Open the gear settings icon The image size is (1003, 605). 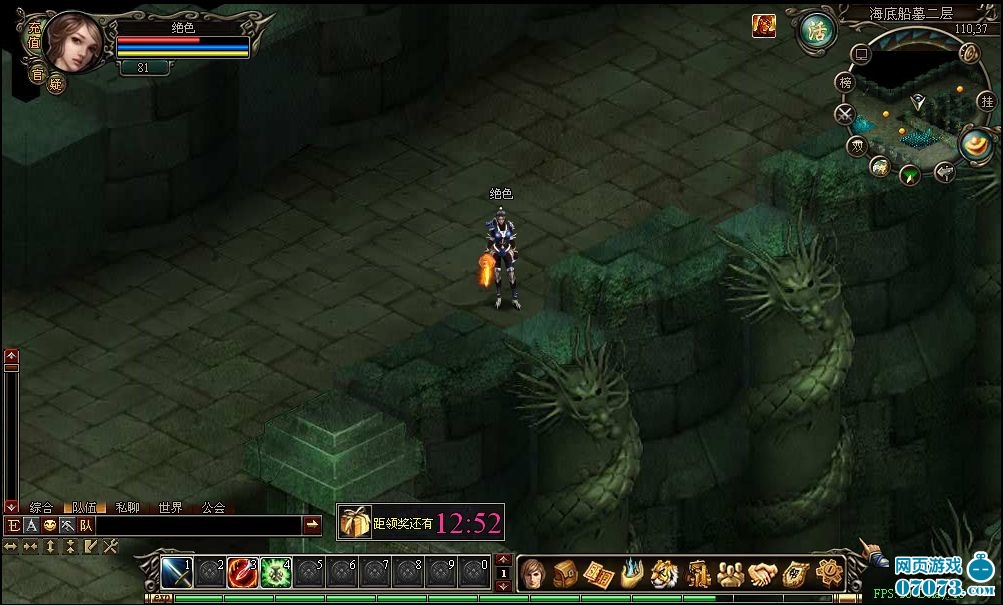(x=828, y=573)
